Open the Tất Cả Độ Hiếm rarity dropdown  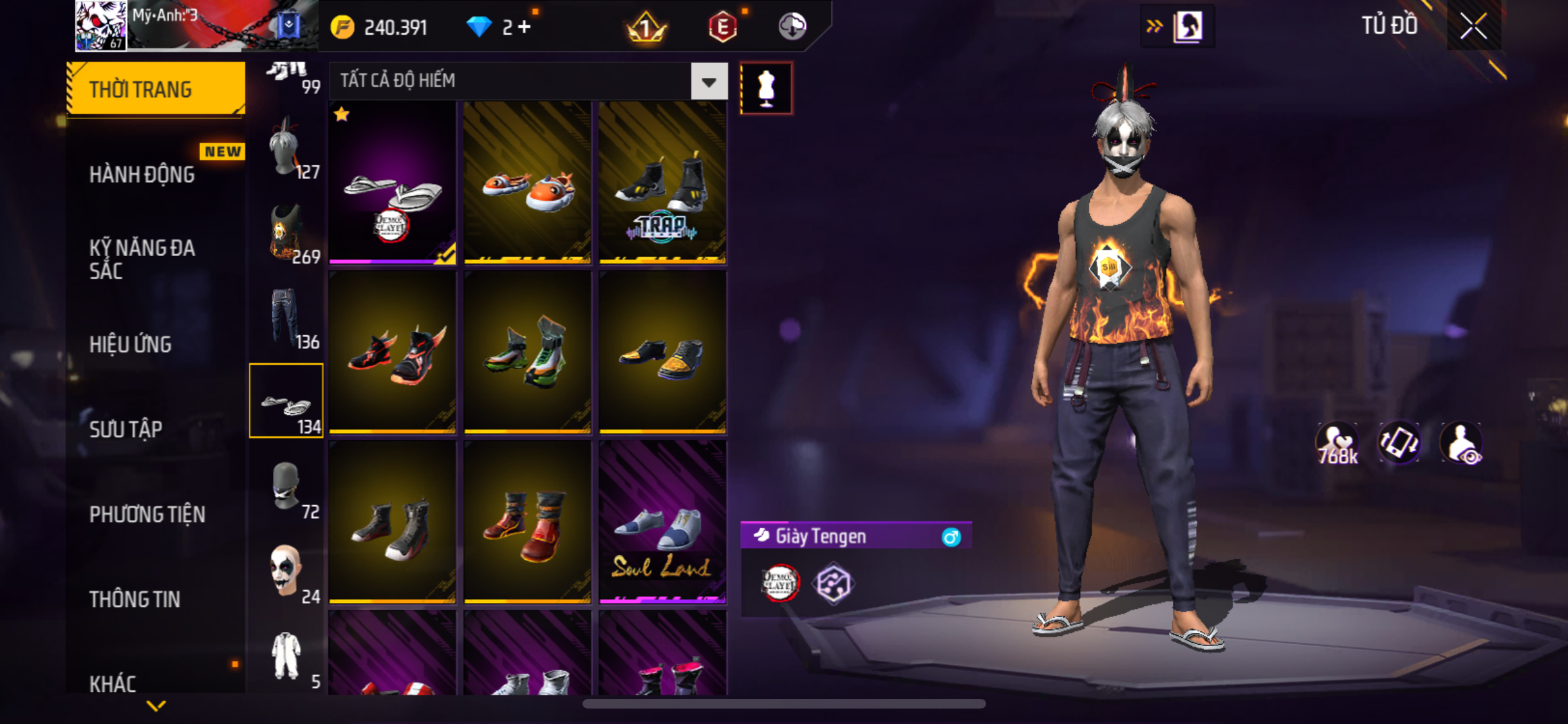(x=709, y=82)
